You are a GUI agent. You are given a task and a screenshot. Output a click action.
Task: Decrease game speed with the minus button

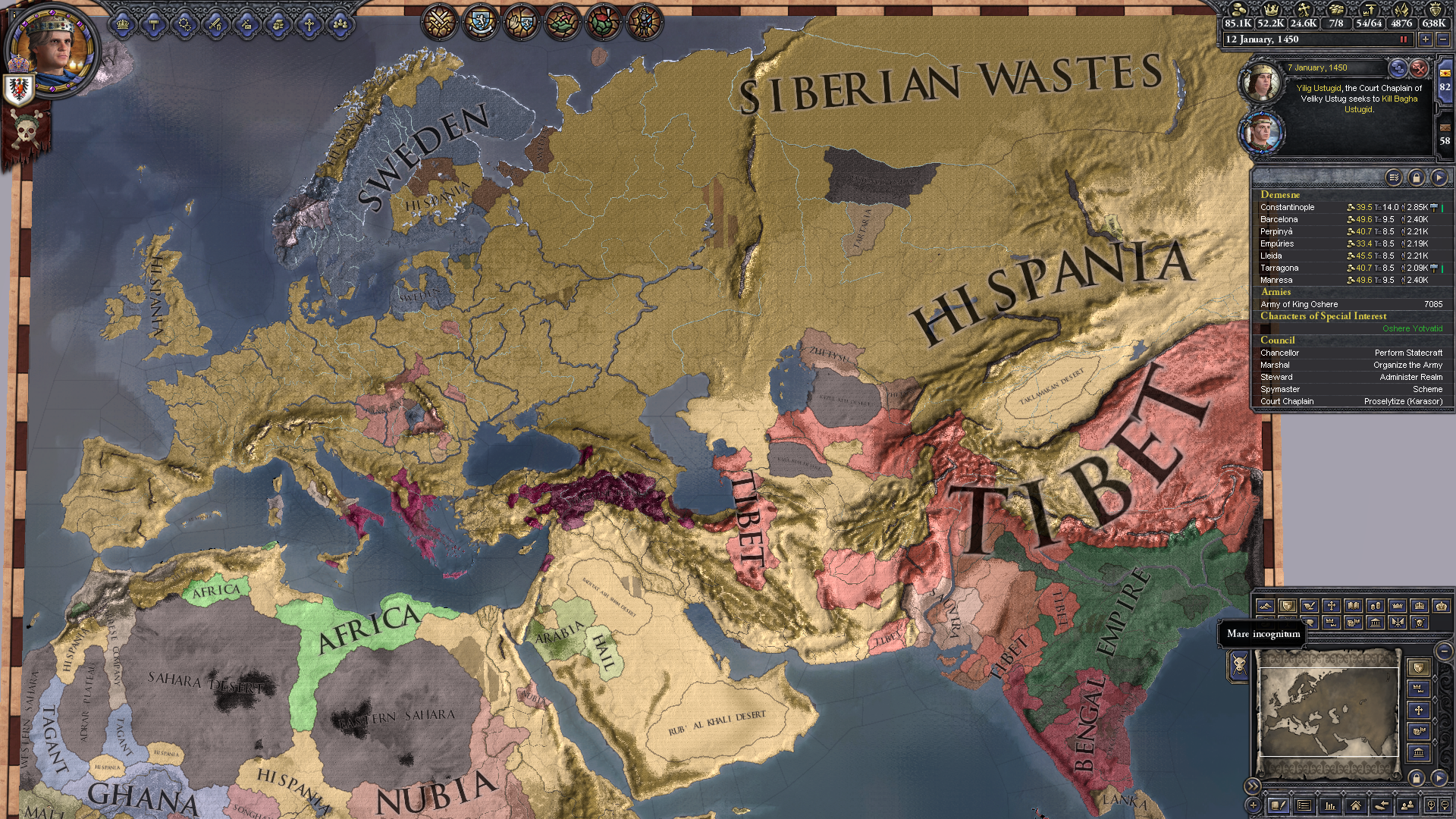click(1442, 39)
